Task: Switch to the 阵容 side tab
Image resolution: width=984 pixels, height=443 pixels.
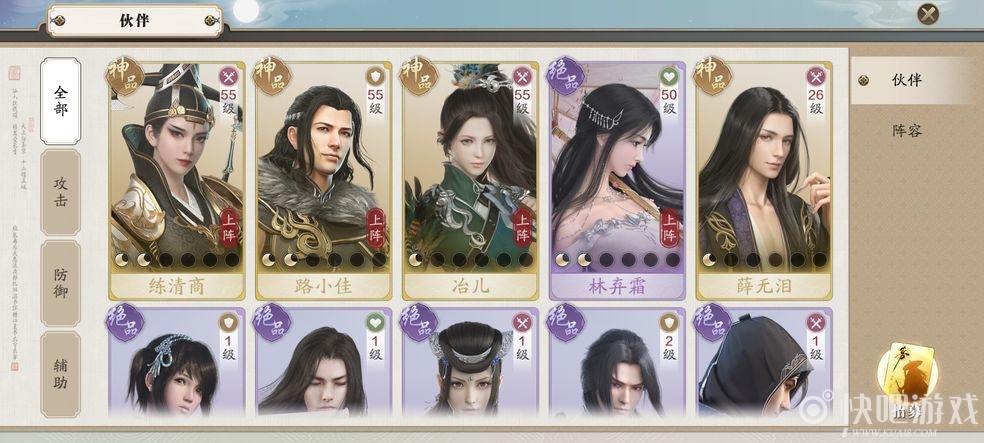Action: (907, 130)
